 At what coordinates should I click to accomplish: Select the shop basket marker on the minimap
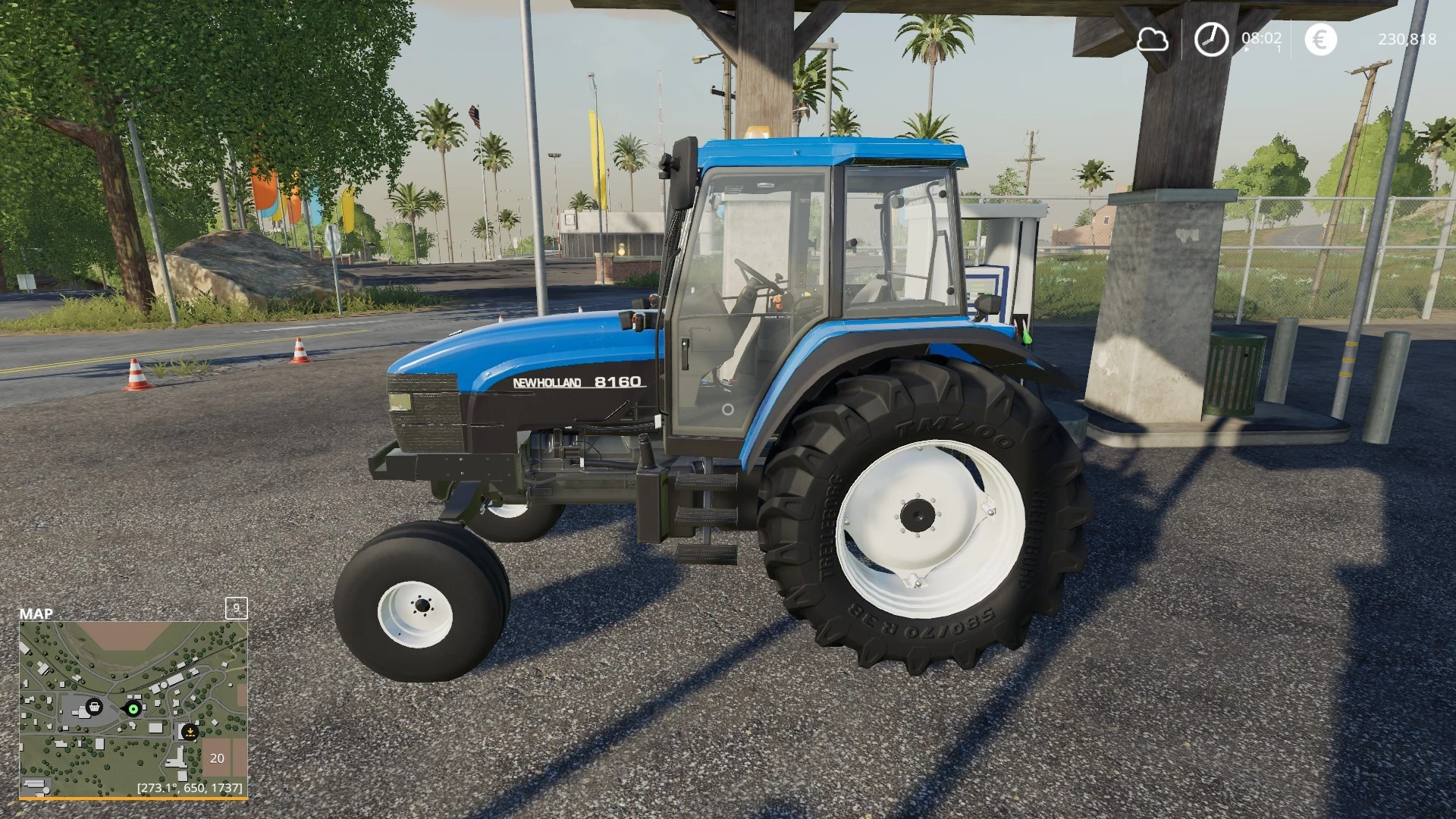94,707
